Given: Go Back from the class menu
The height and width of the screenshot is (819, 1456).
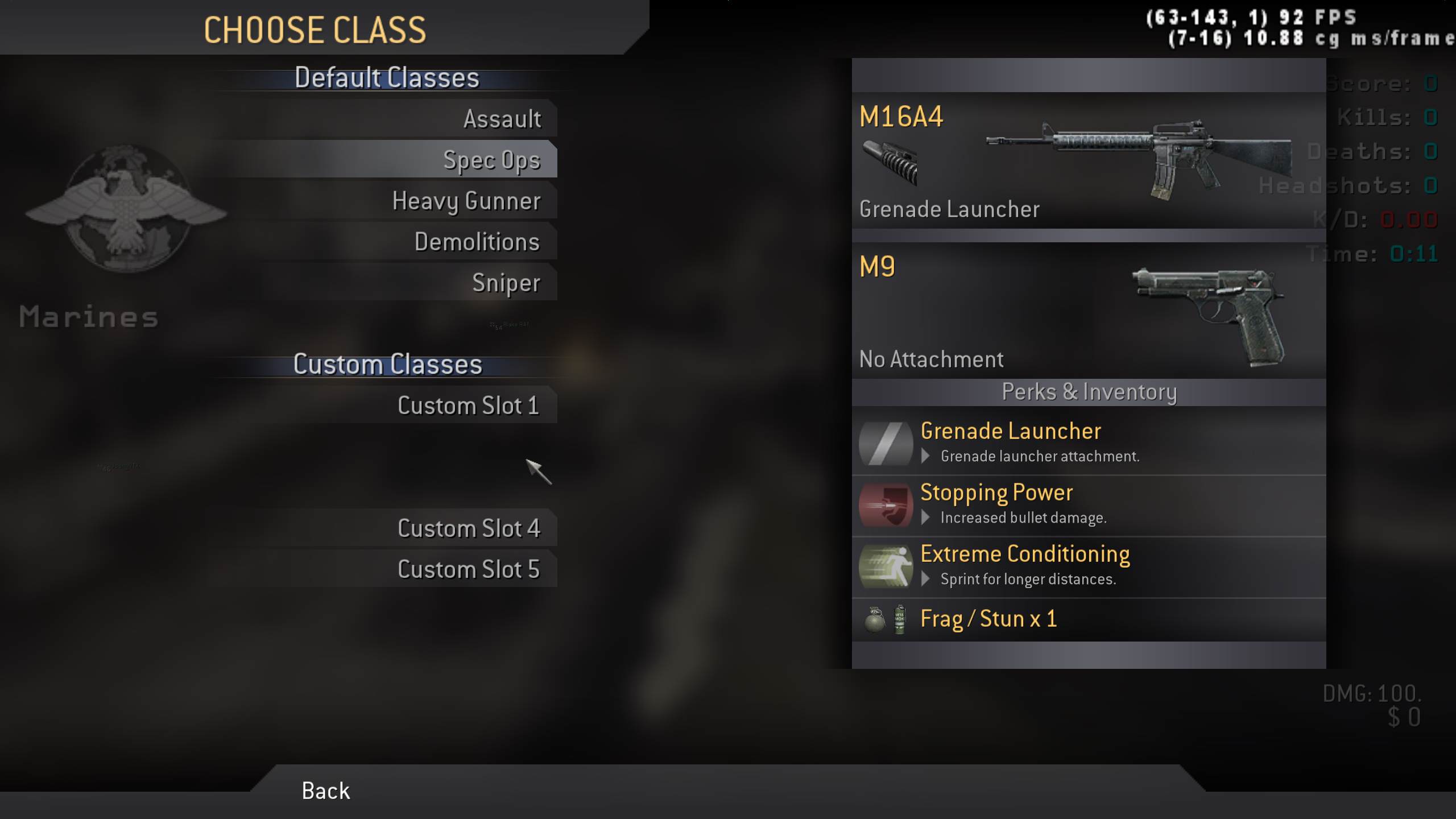Looking at the screenshot, I should (325, 791).
